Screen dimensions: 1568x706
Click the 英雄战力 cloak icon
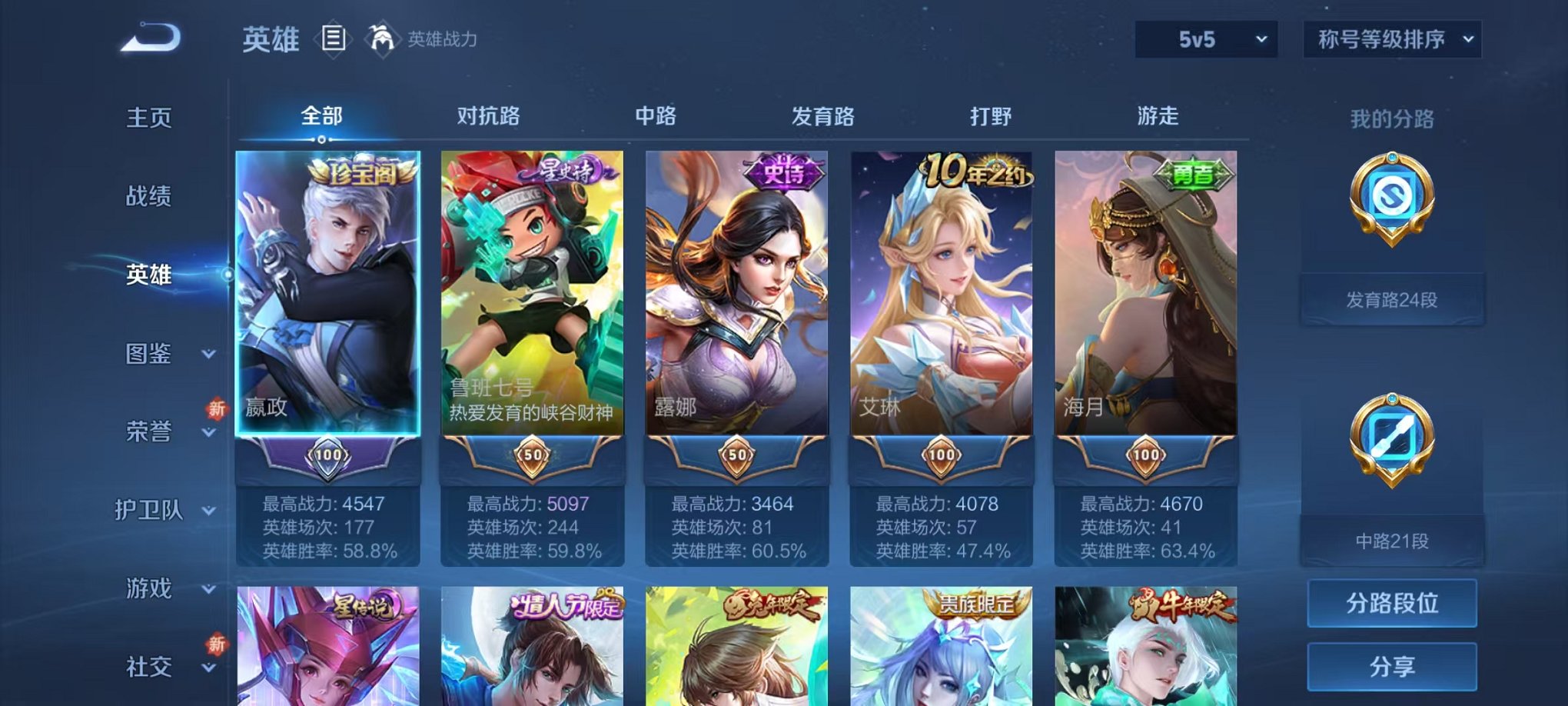pos(383,37)
